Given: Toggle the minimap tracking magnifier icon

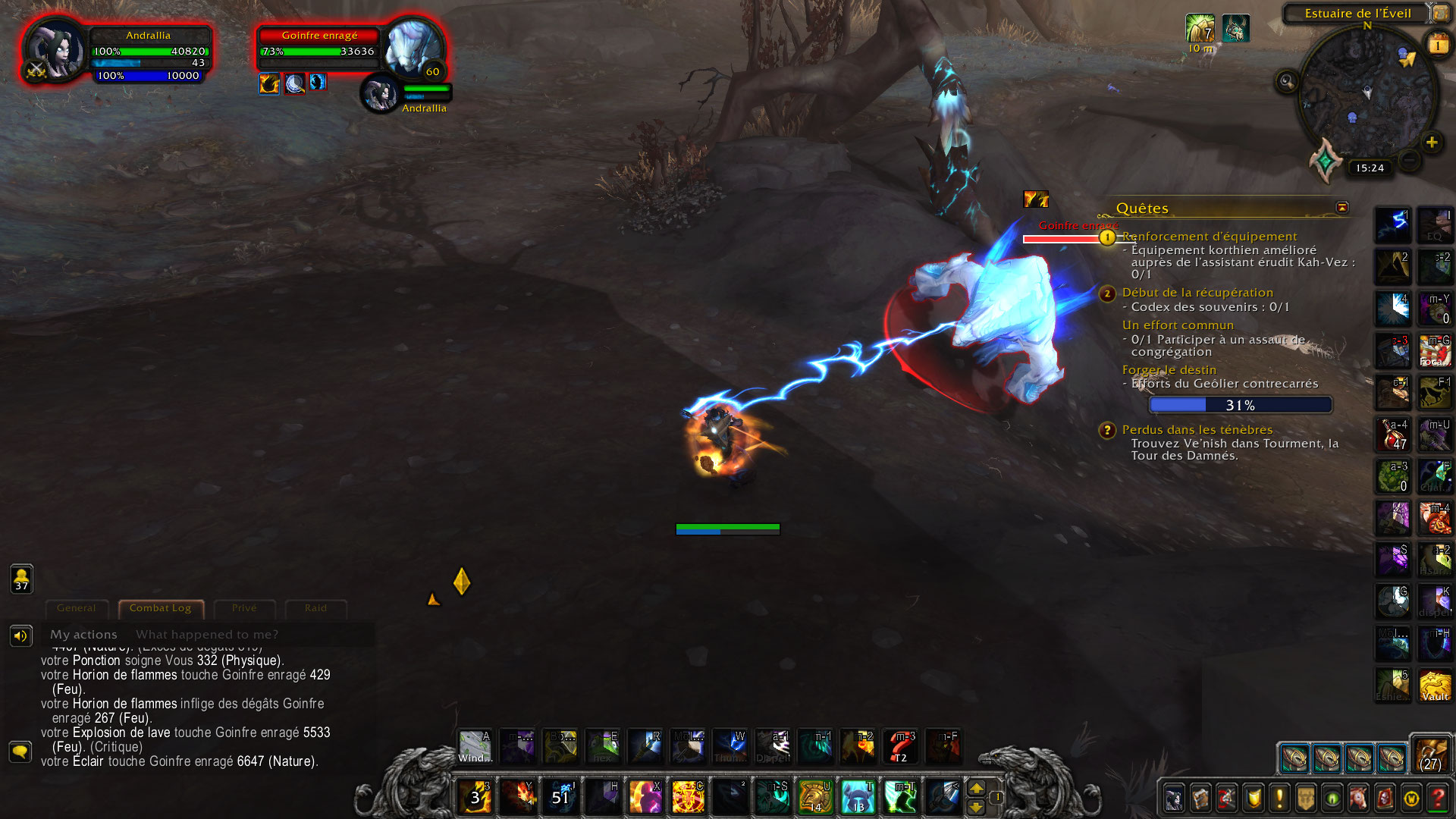Looking at the screenshot, I should click(1287, 81).
